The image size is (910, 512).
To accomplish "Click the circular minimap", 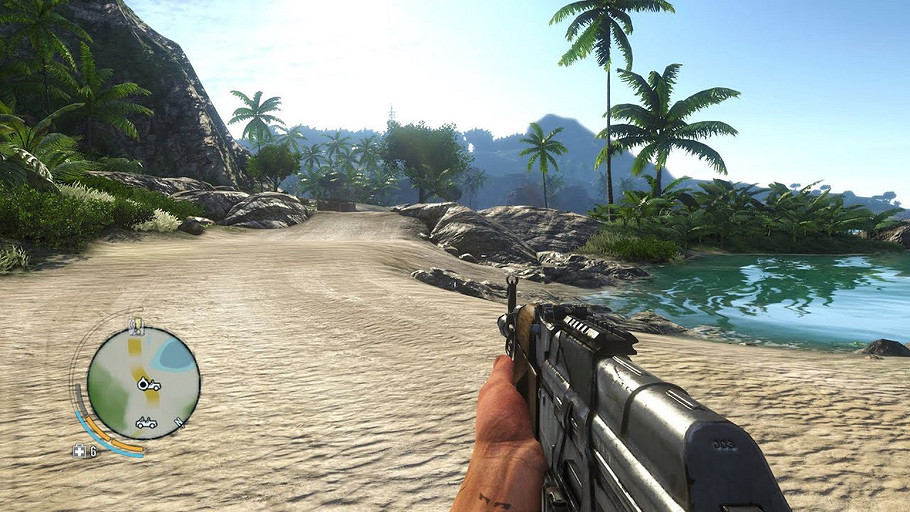I will 143,383.
